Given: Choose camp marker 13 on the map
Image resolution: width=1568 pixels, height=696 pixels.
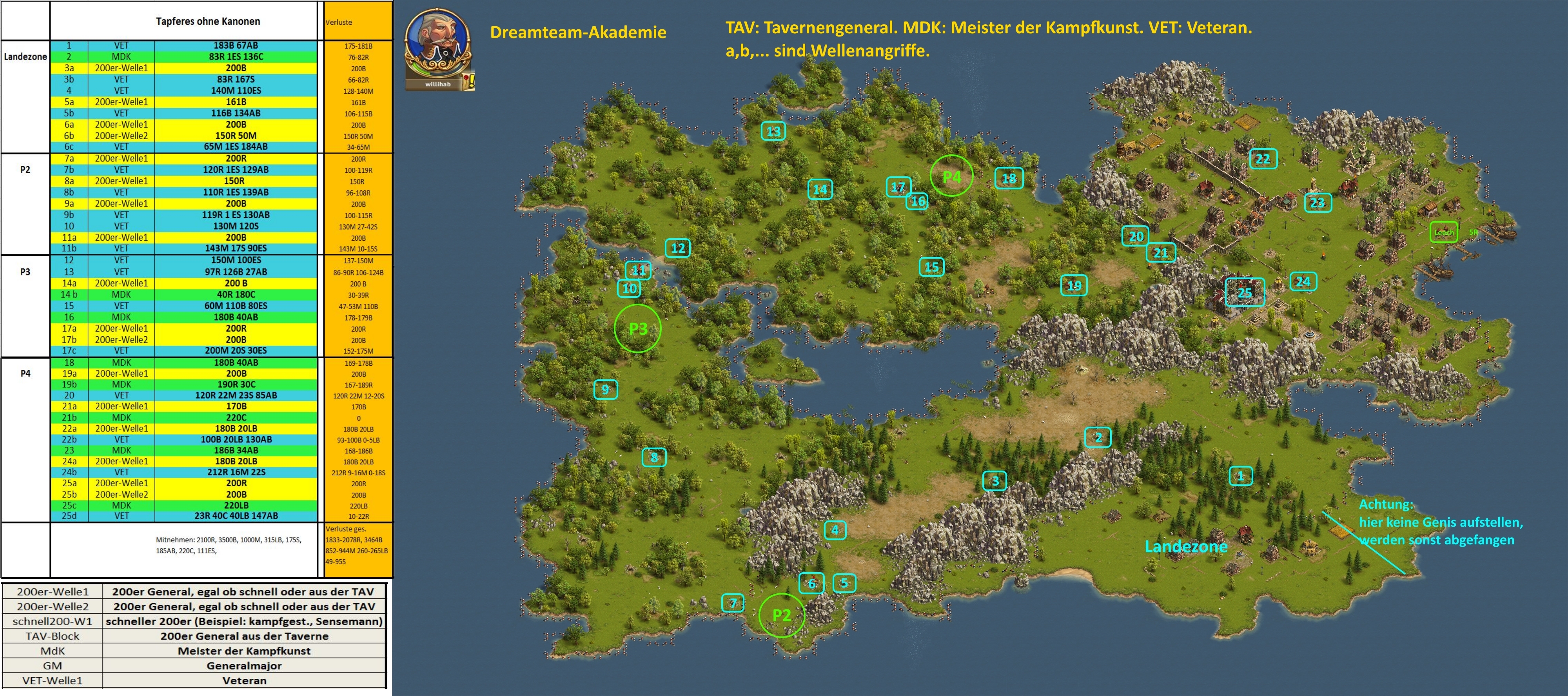Looking at the screenshot, I should click(x=773, y=131).
